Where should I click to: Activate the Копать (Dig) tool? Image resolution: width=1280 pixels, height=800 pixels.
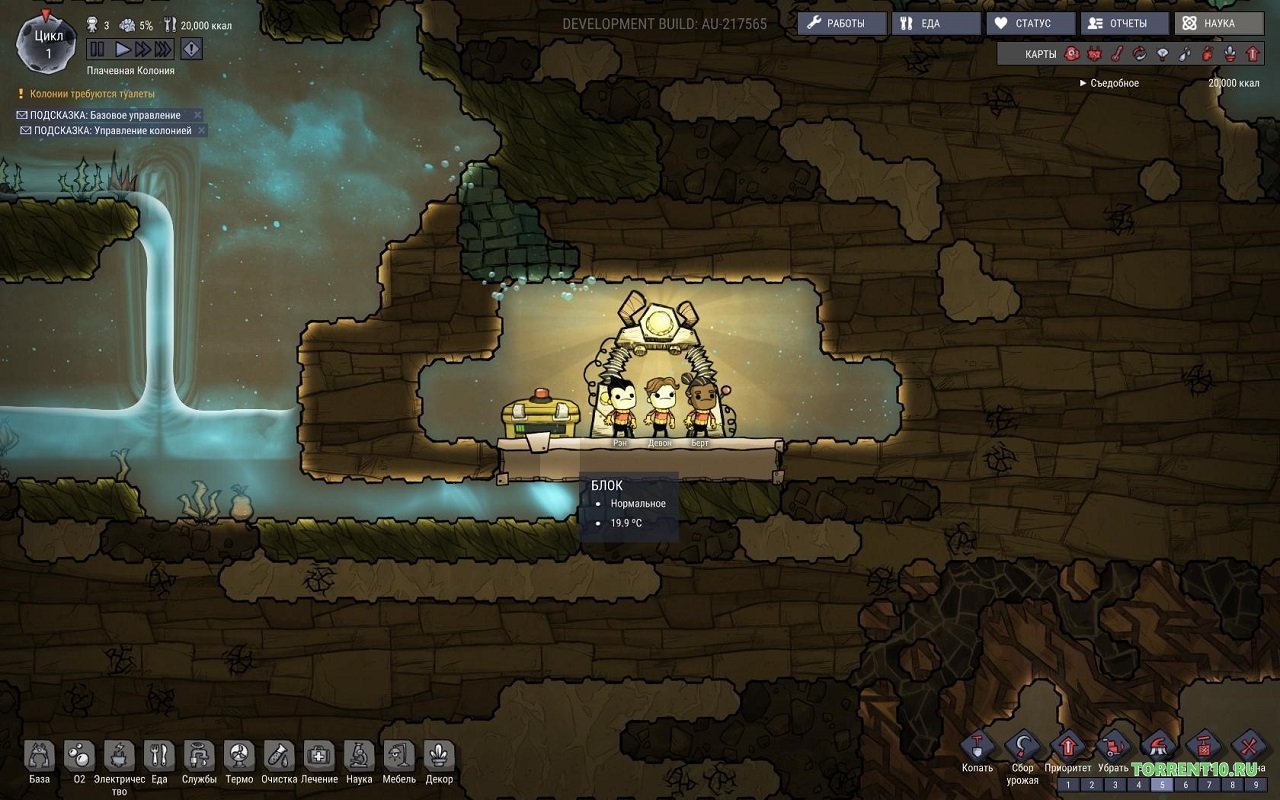977,747
